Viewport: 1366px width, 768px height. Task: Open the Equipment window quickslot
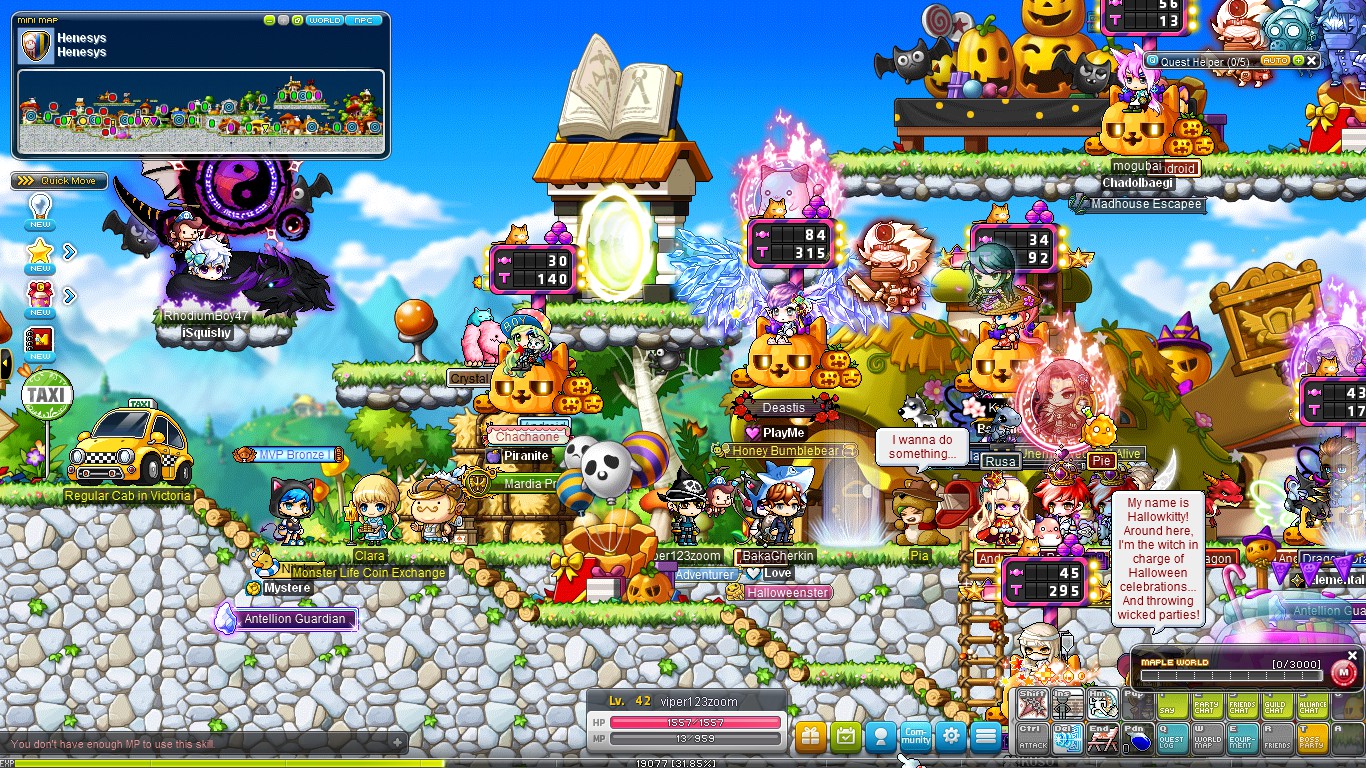pos(1240,738)
